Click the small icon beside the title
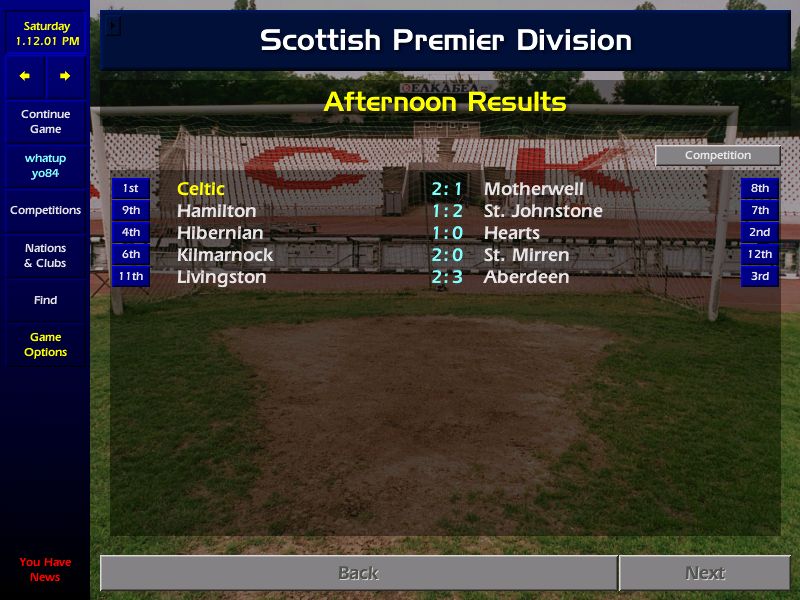The image size is (800, 600). coord(113,27)
